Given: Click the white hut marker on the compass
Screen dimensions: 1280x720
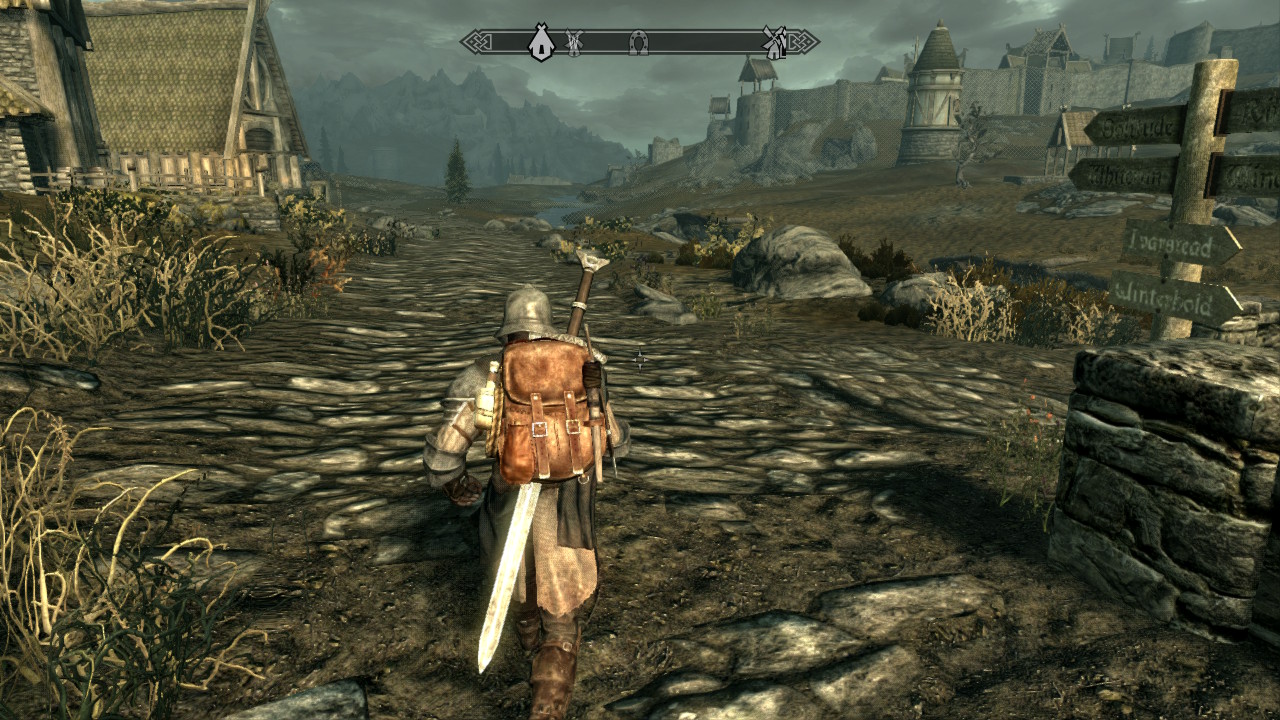Looking at the screenshot, I should 541,42.
